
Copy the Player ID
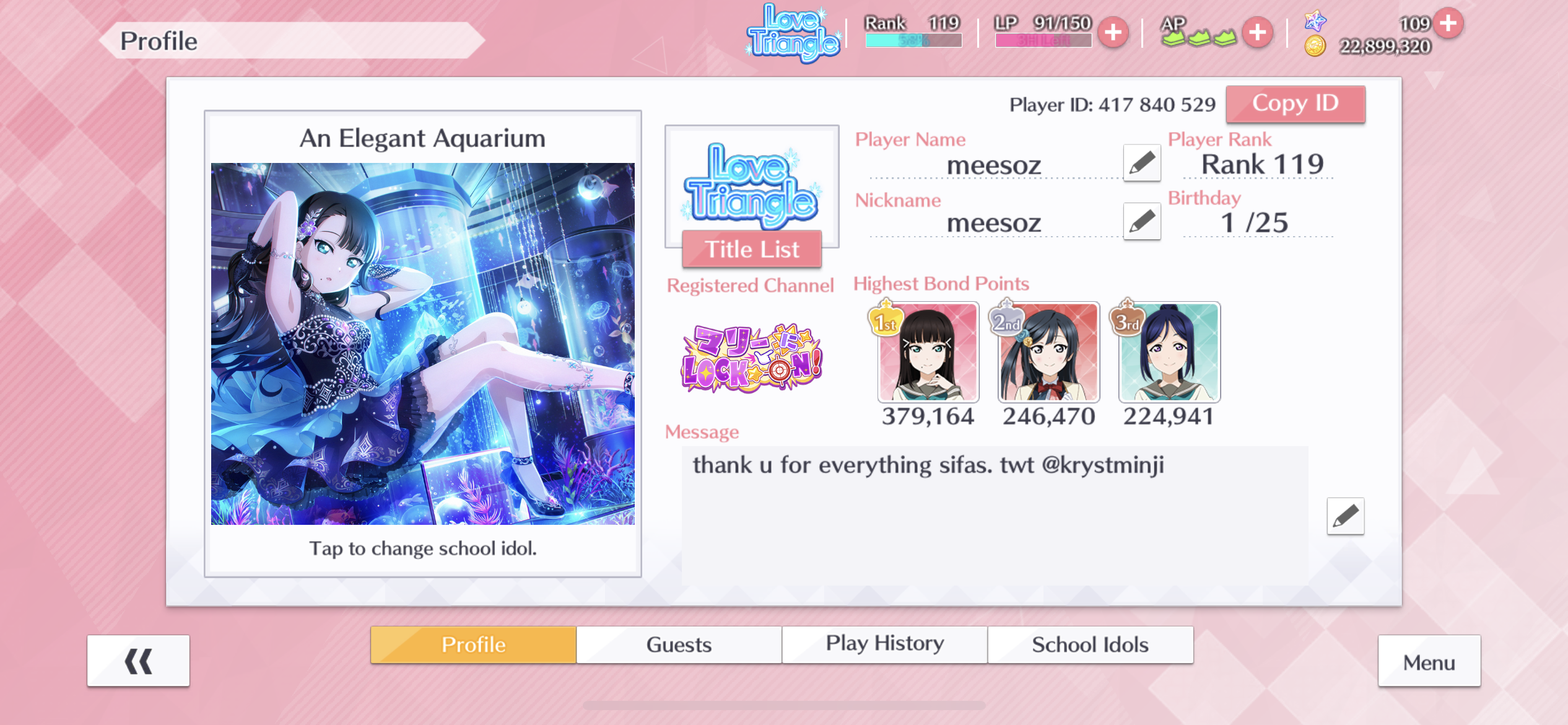[1295, 104]
